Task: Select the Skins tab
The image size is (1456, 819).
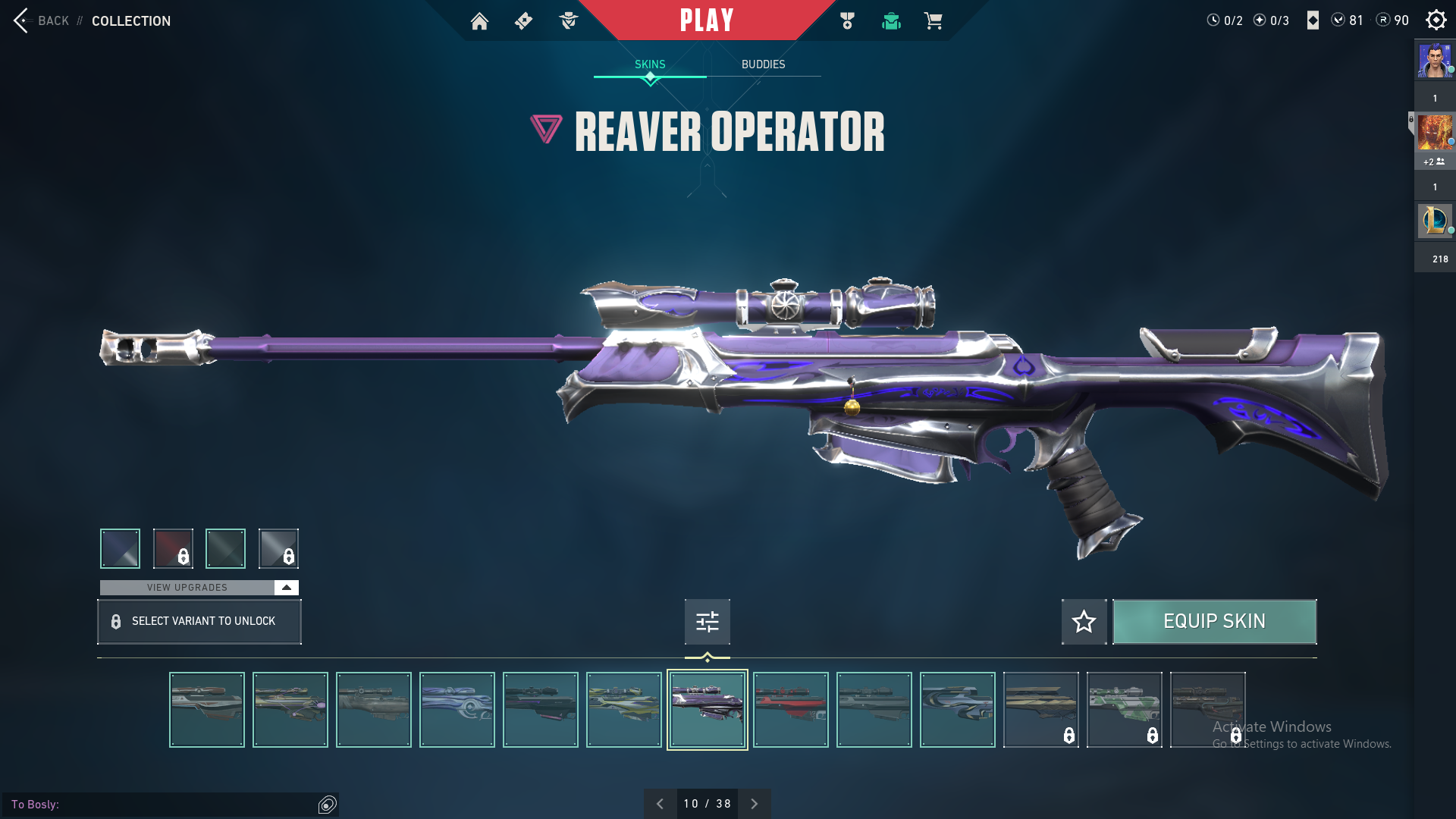Action: click(650, 64)
